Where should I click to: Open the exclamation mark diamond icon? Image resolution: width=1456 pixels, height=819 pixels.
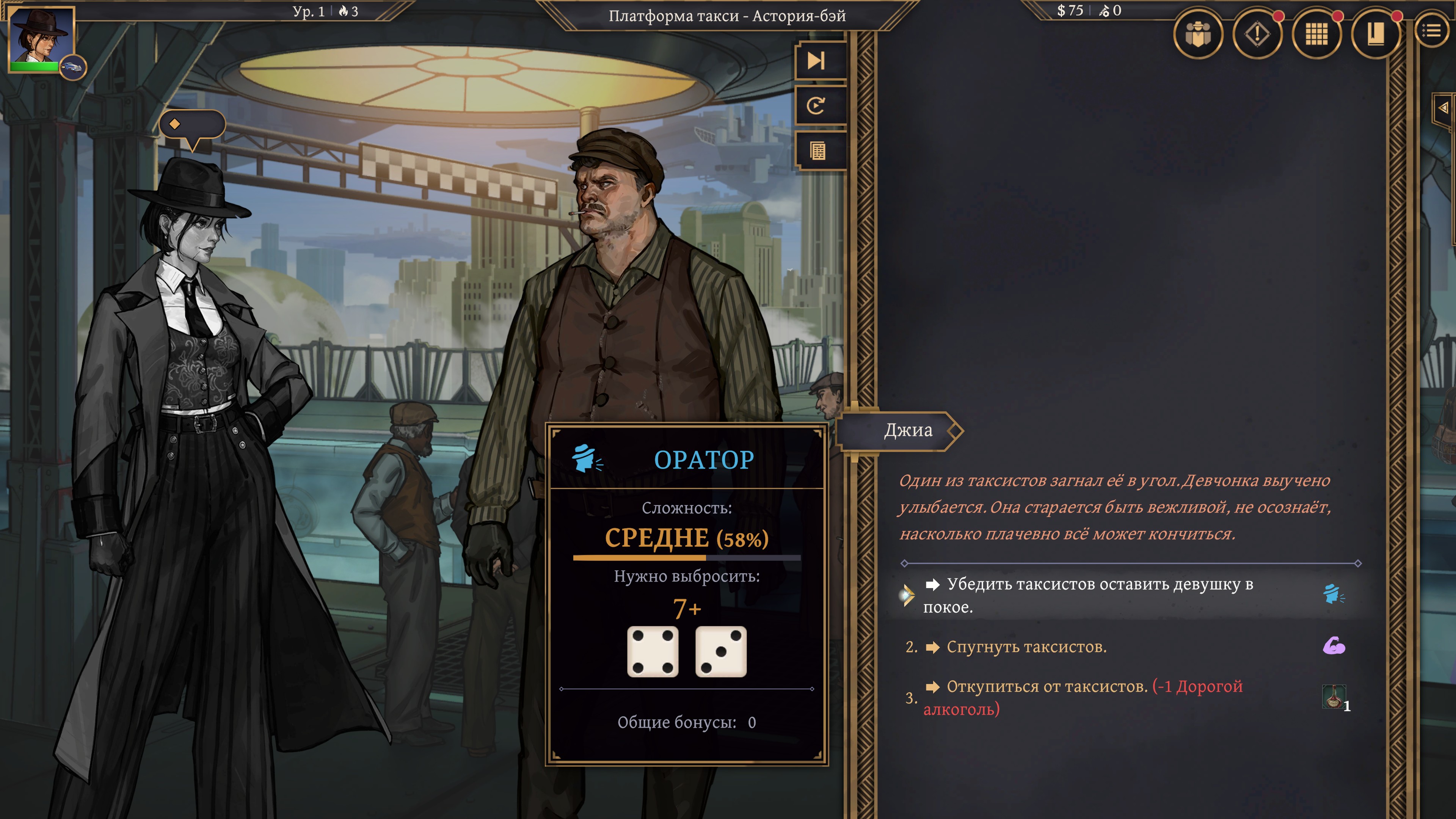click(x=1257, y=35)
